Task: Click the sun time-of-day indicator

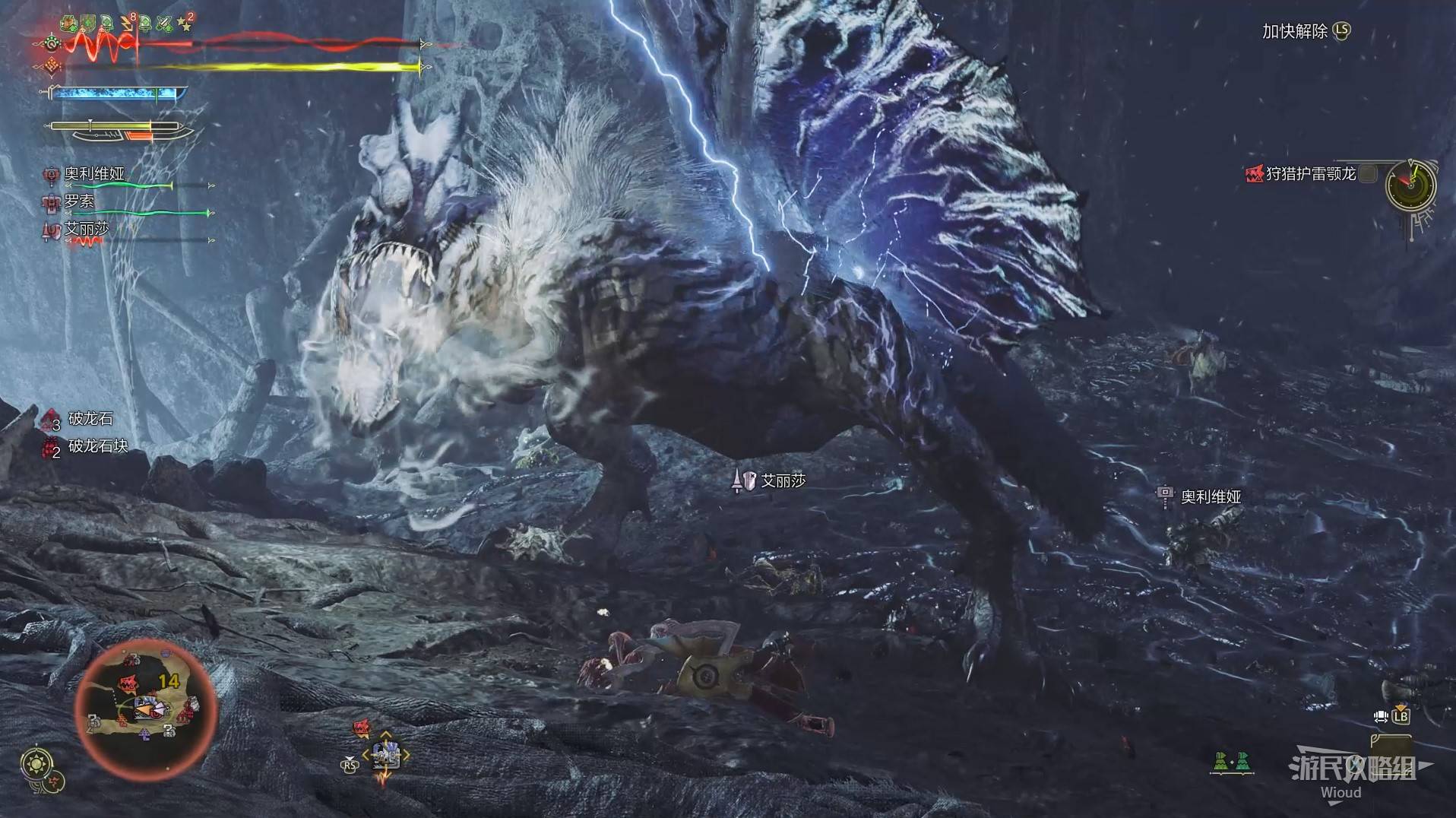Action: (x=36, y=762)
